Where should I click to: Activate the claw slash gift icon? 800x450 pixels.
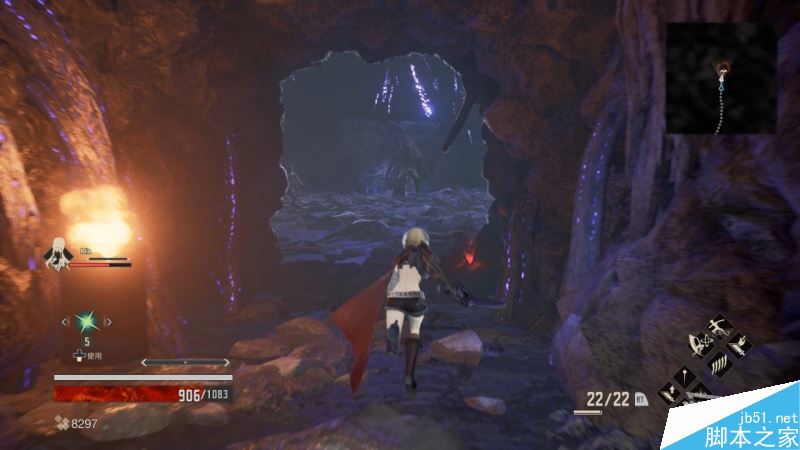718,365
